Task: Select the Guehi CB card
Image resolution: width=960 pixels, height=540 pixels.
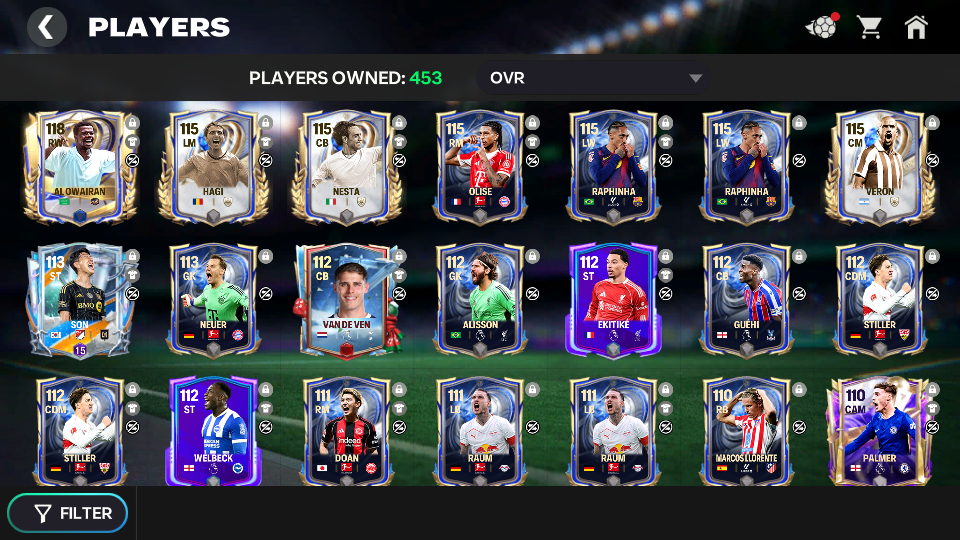Action: click(745, 300)
